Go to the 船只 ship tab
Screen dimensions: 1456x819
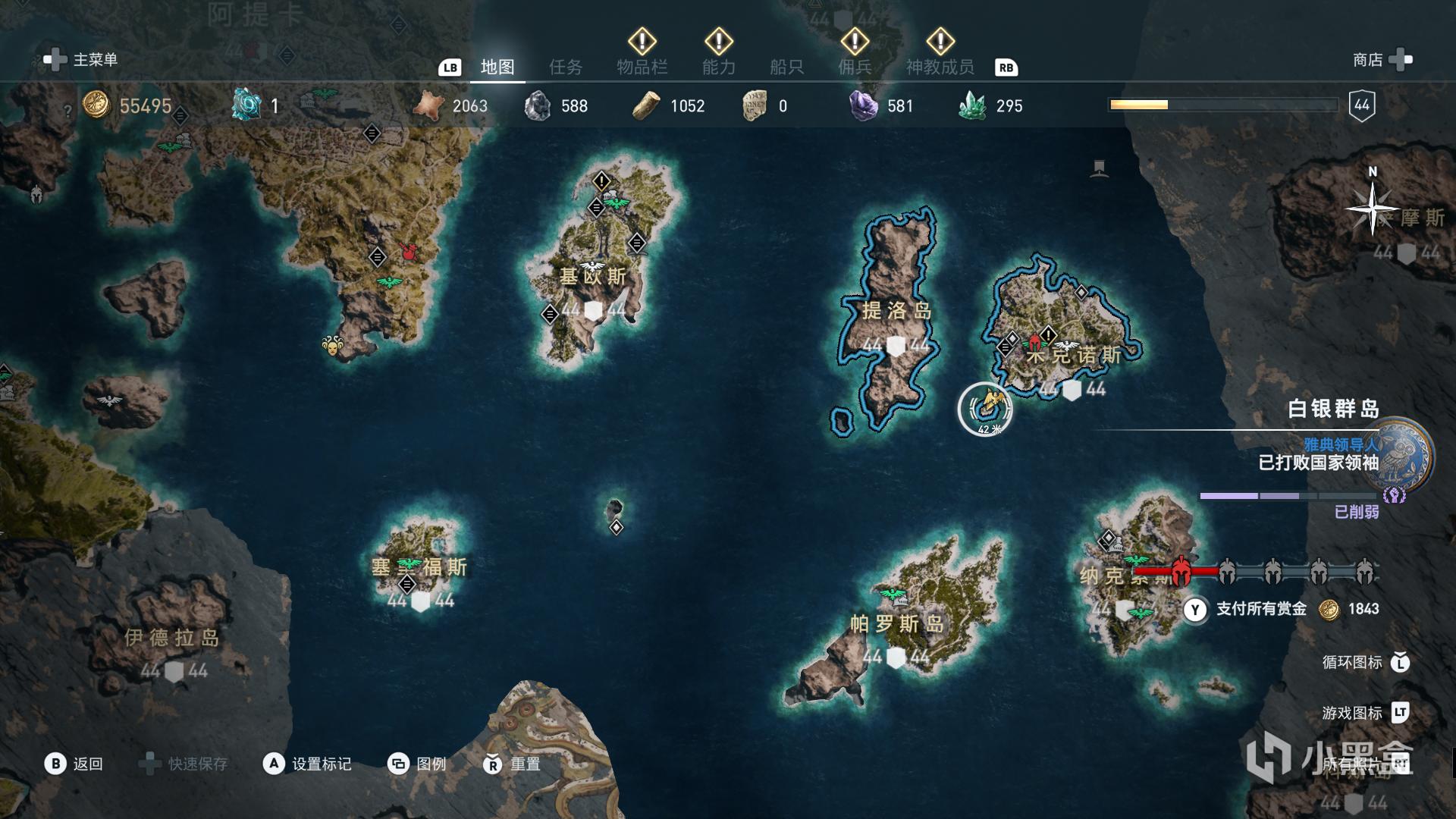[x=786, y=67]
